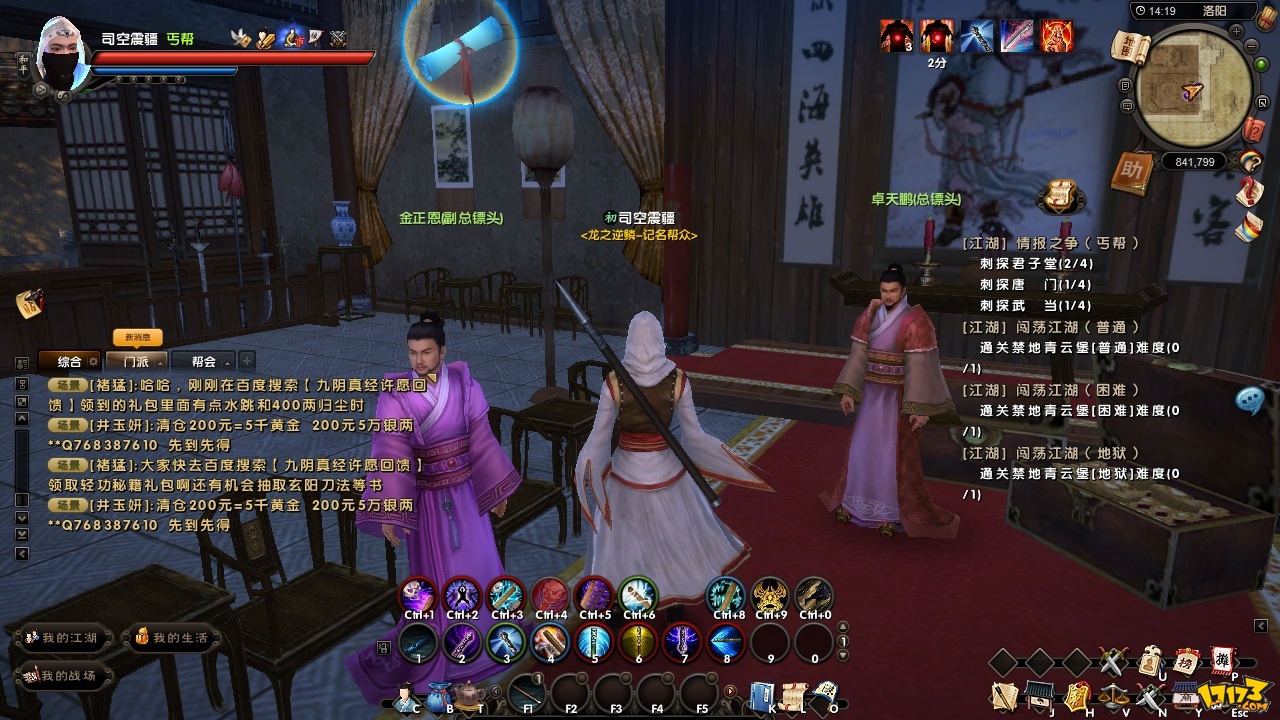Switch to the 门派 sect chat tab
1280x720 pixels.
pyautogui.click(x=131, y=361)
